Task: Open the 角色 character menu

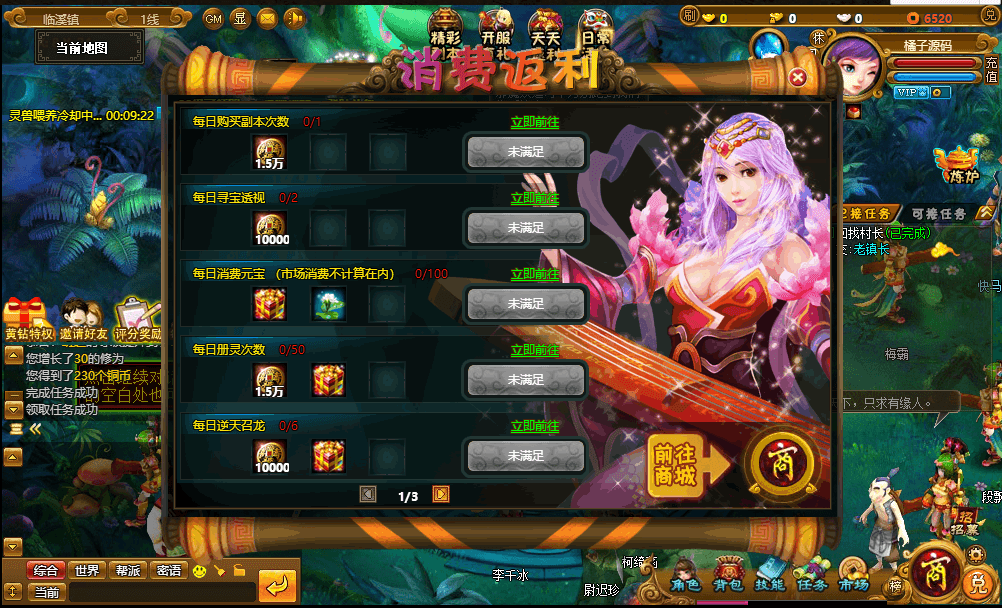Action: tap(686, 575)
